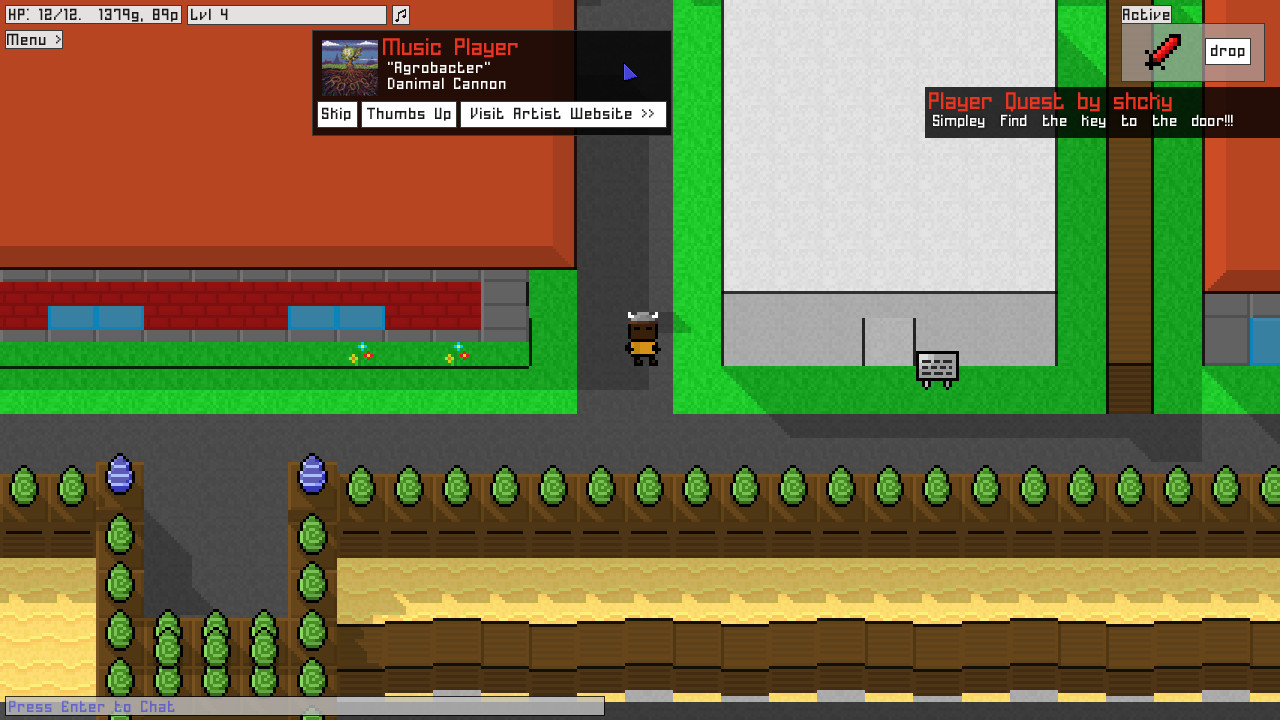This screenshot has height=720, width=1280.
Task: Click the music note icon beside the level bar
Action: 402,14
